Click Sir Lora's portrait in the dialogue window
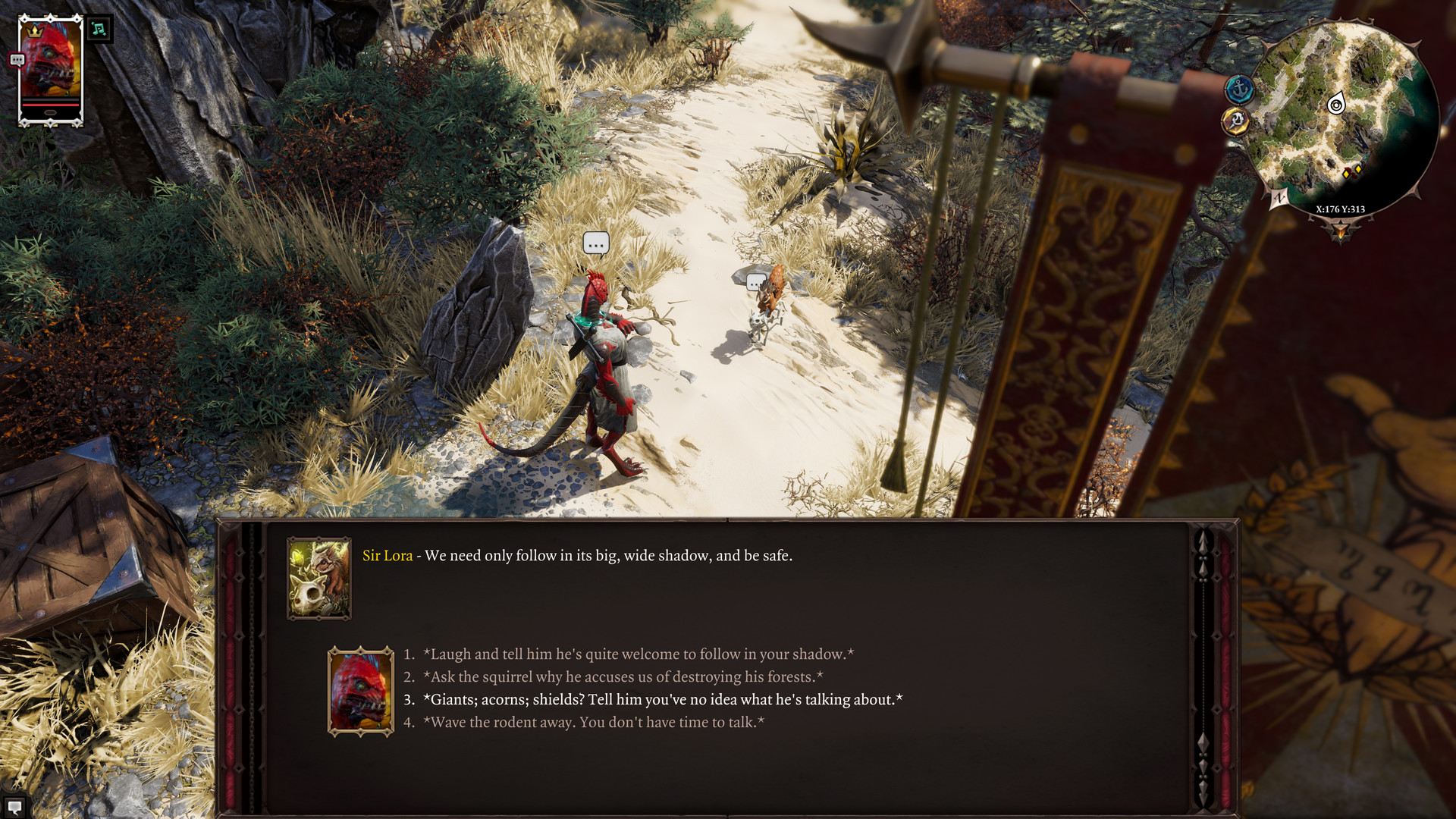 tap(320, 579)
